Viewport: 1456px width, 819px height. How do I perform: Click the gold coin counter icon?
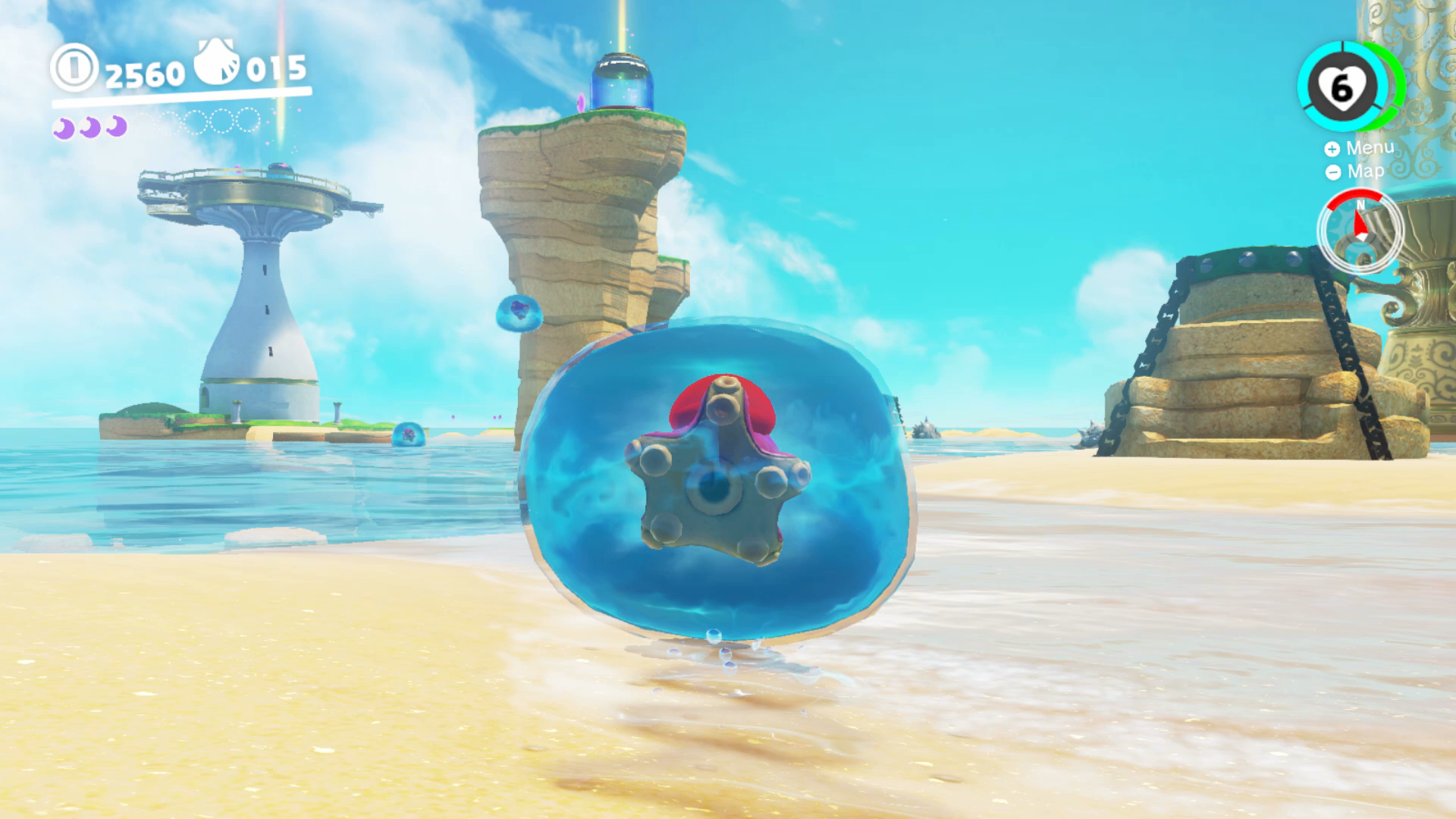(x=74, y=68)
